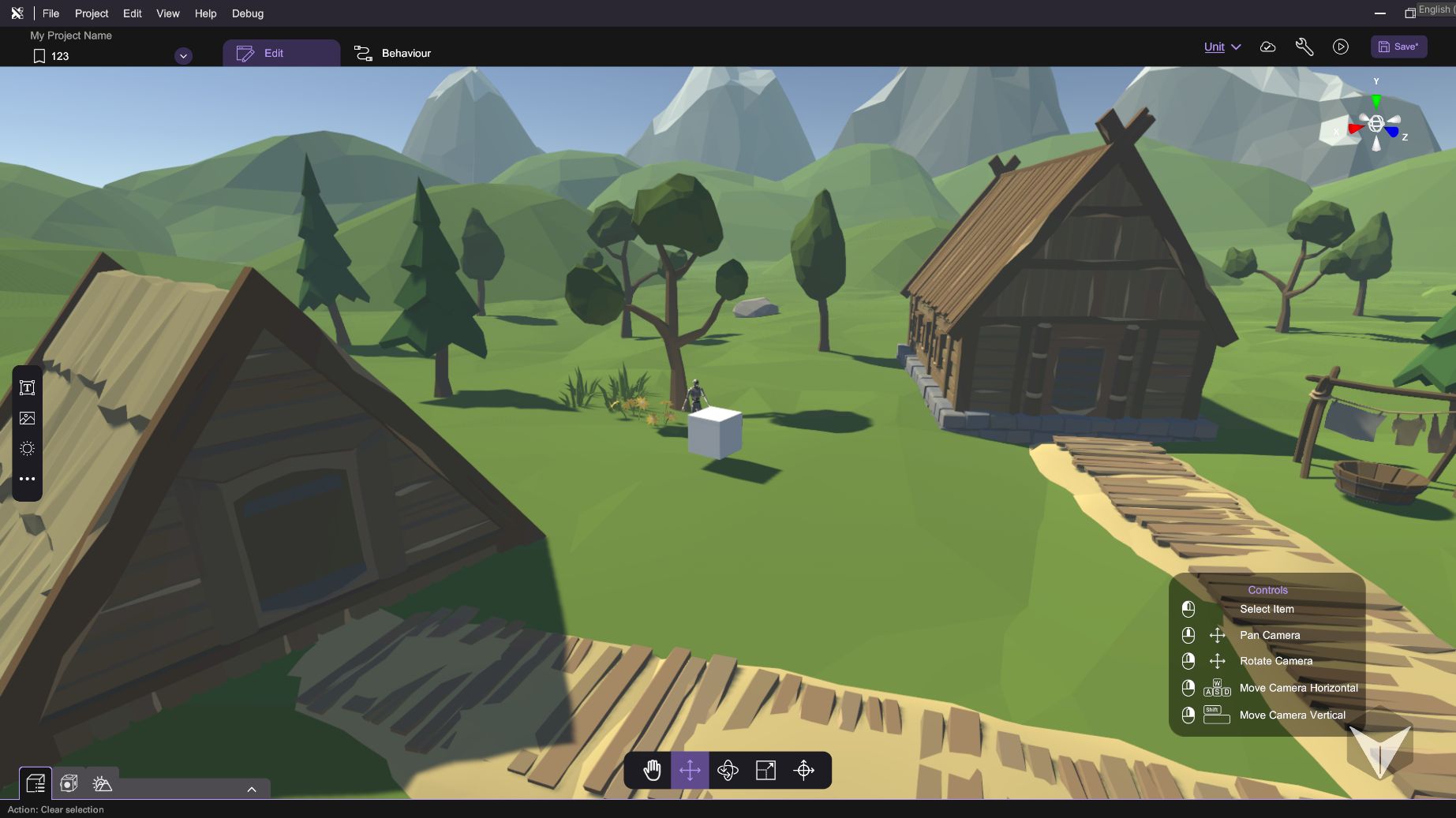The image size is (1456, 818).
Task: Choose the text tool in side toolbar
Action: pos(27,387)
